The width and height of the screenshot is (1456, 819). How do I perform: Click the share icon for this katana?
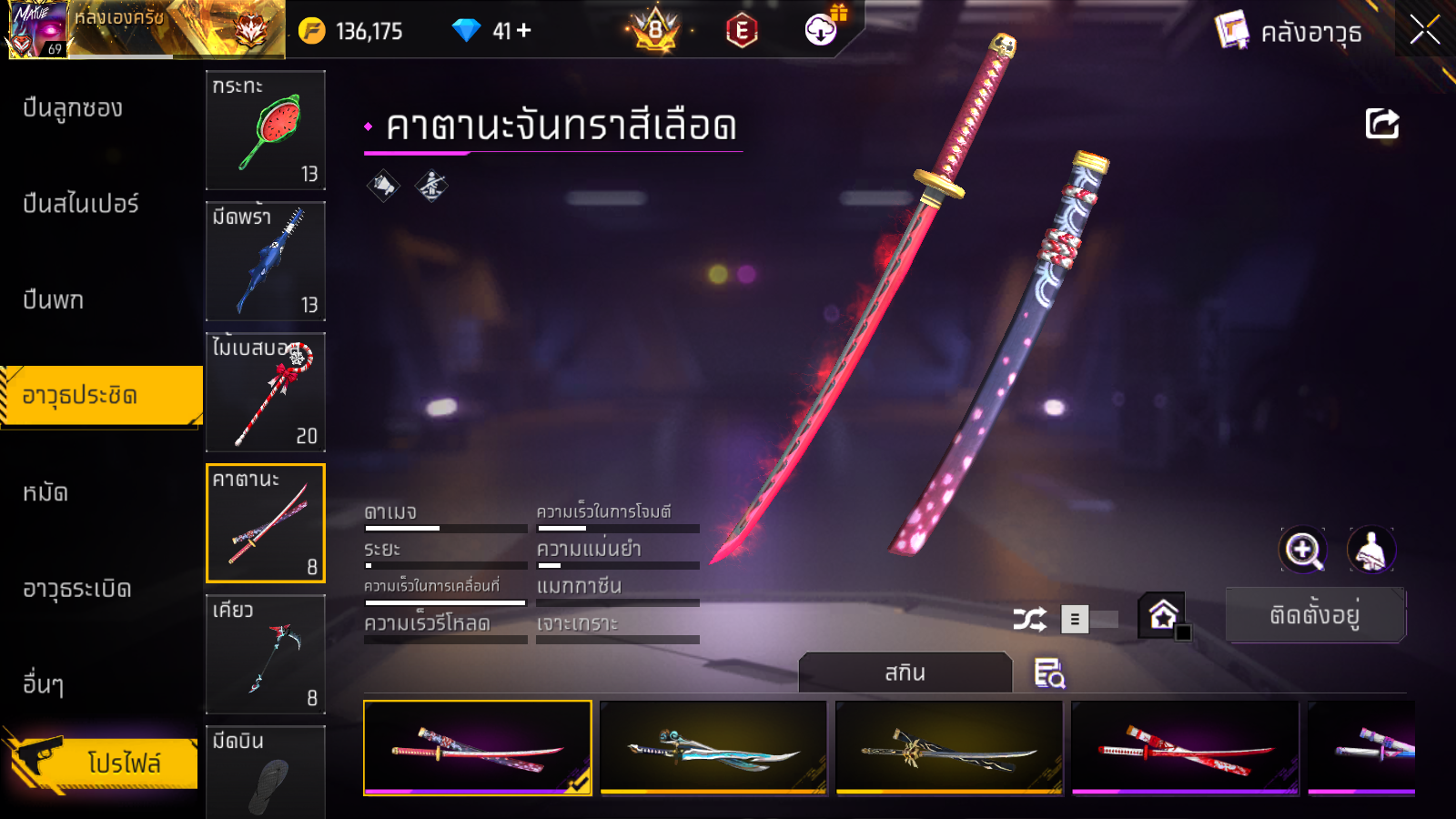(1381, 124)
